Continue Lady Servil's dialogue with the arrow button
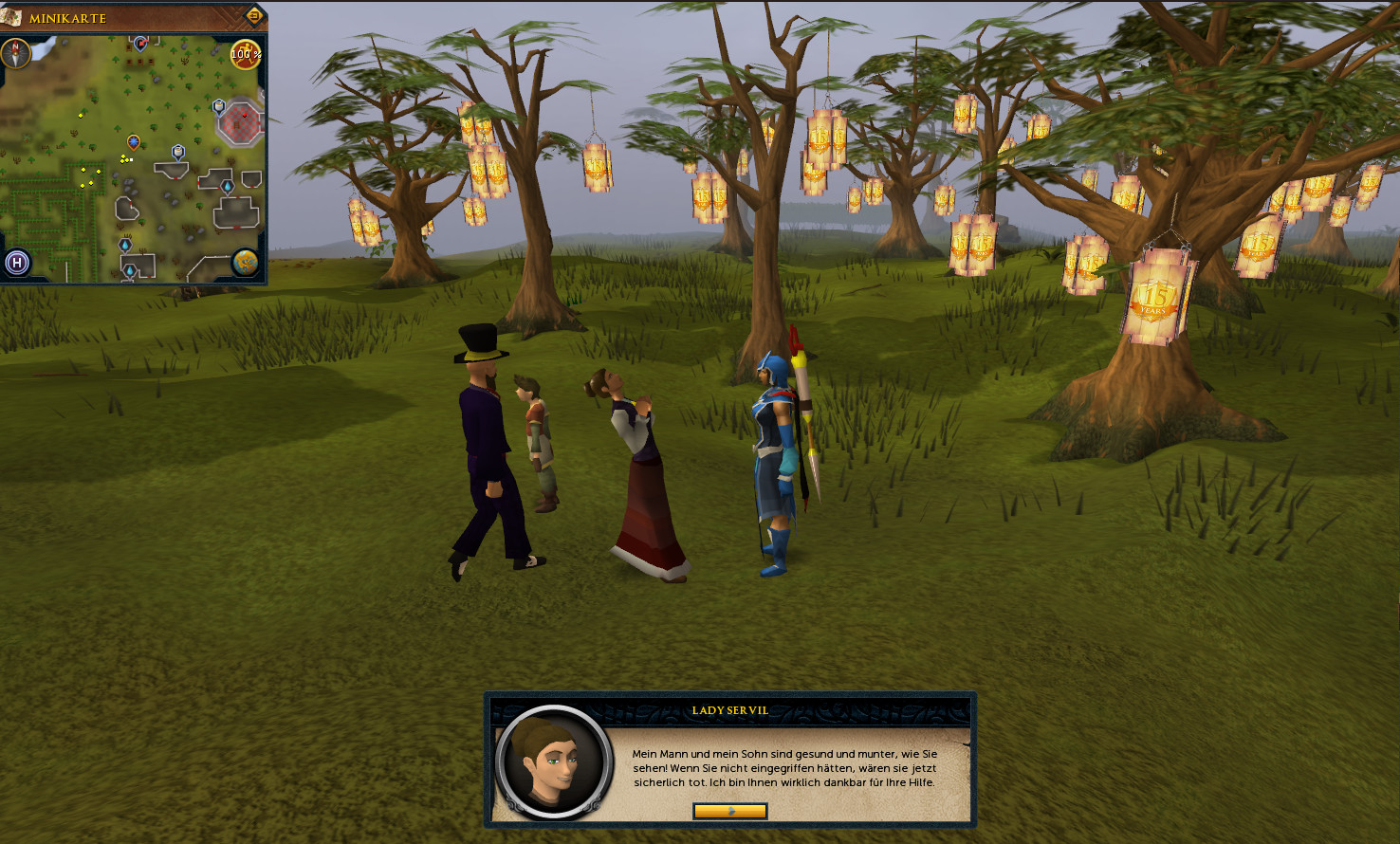 729,811
